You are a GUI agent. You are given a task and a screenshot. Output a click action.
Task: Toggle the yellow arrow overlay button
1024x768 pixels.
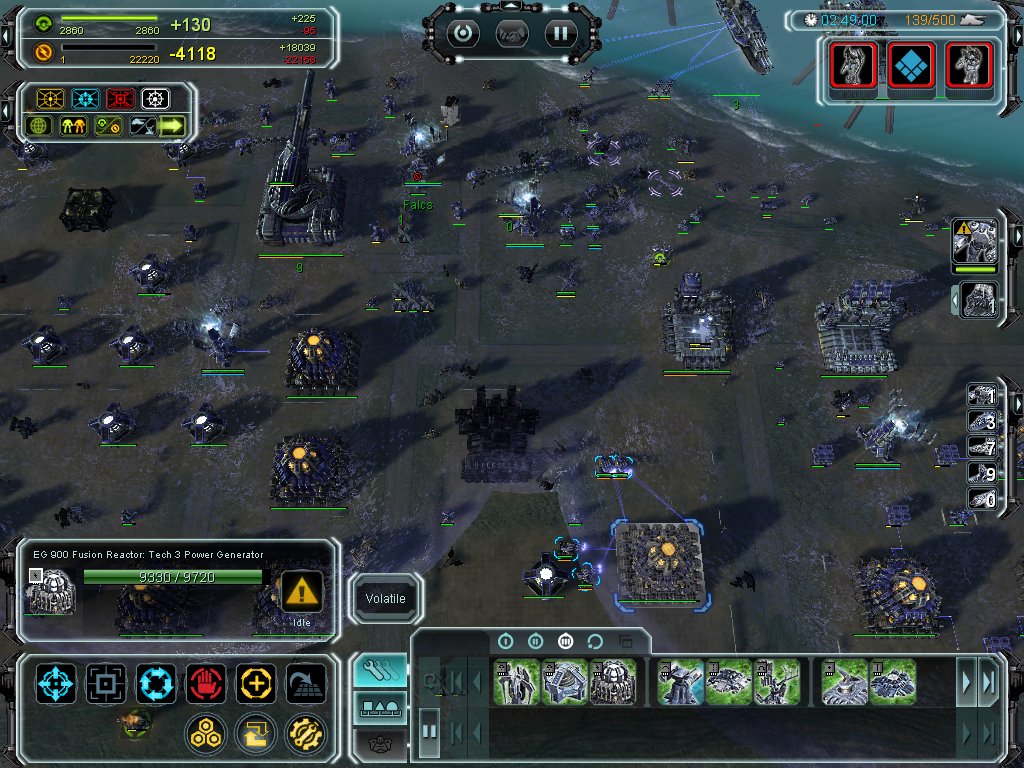[x=172, y=126]
